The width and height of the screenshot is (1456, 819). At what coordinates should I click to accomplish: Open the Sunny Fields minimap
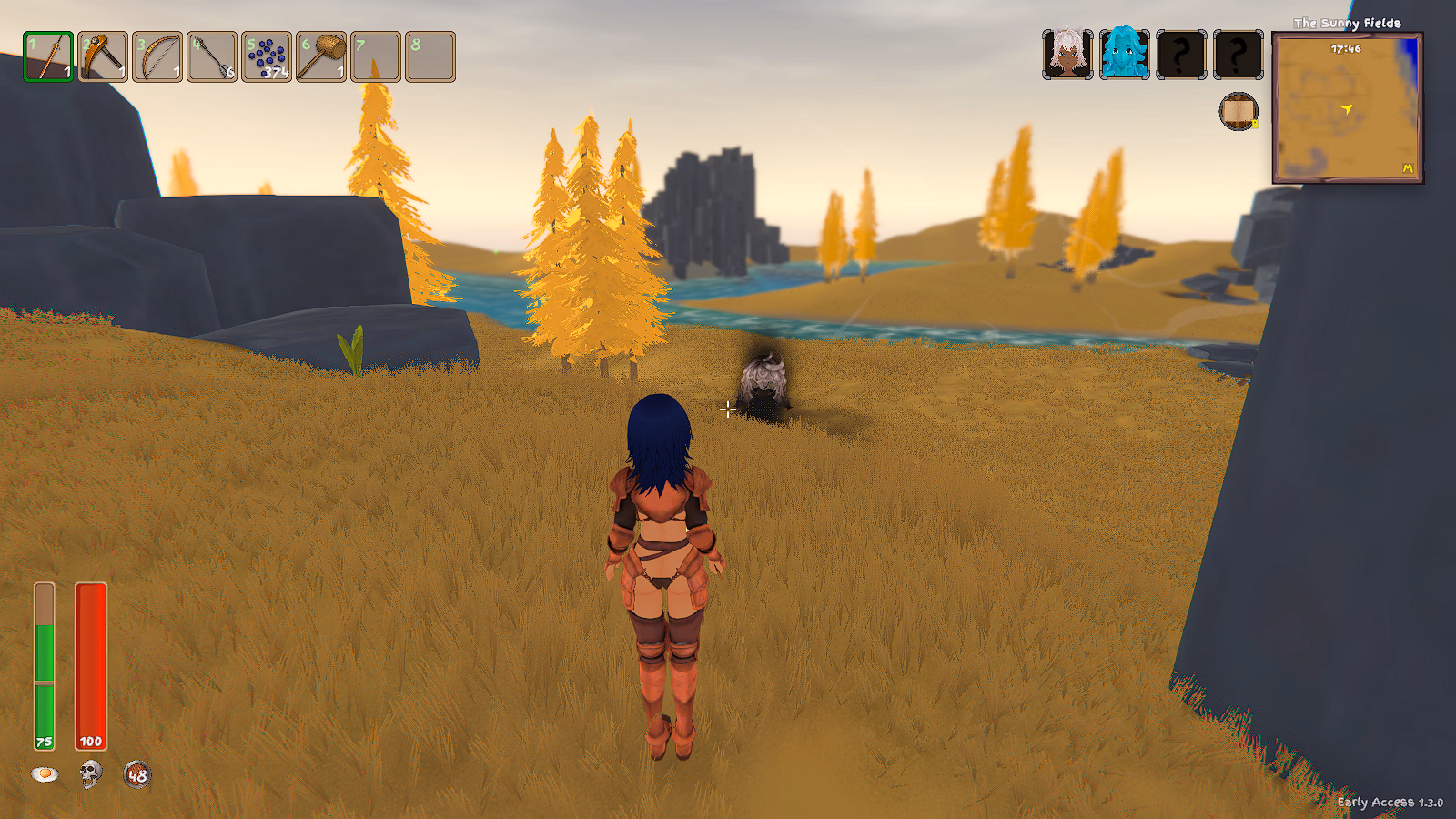click(1347, 108)
